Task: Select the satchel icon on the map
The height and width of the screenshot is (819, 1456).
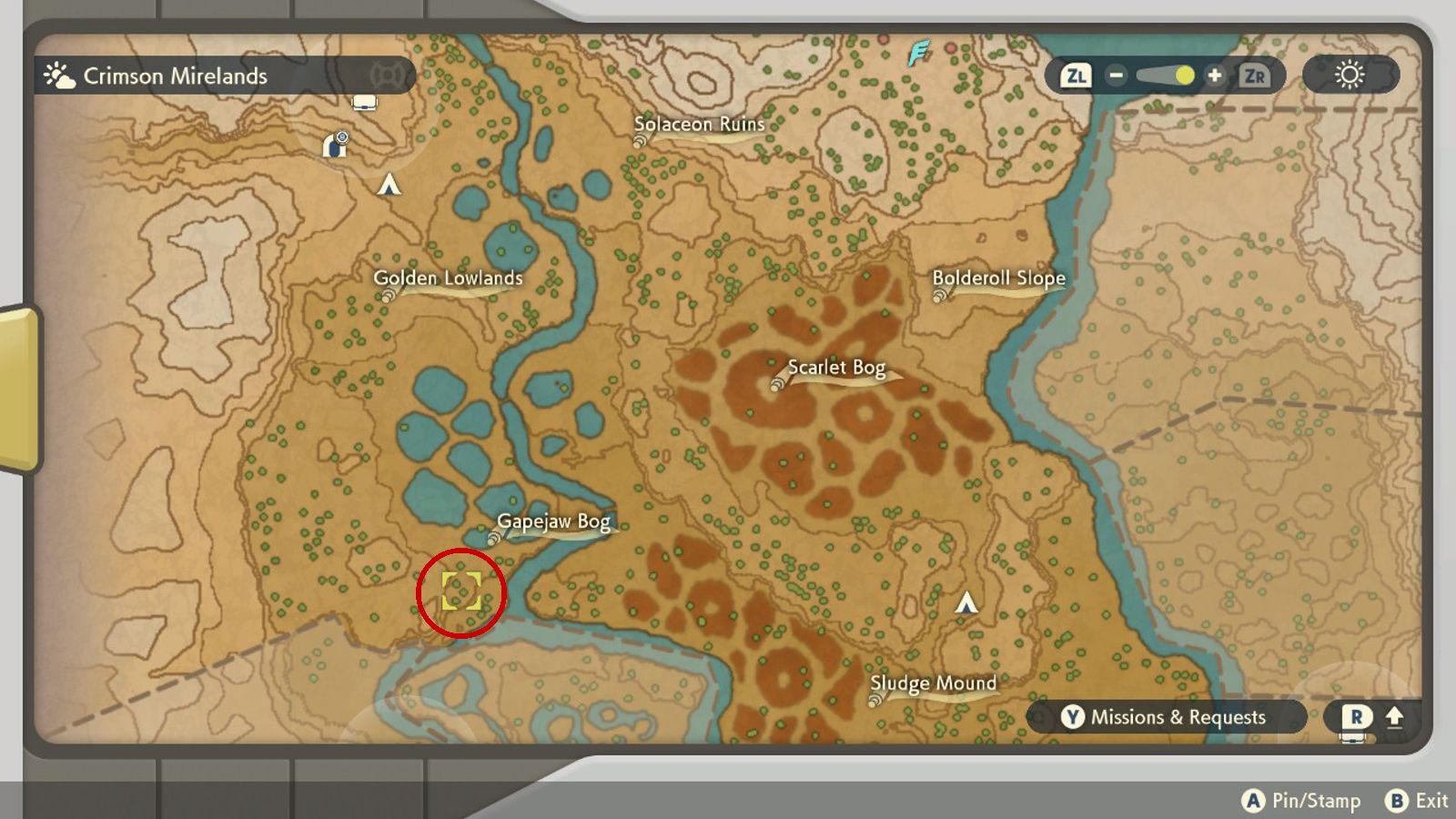Action: coord(365,103)
